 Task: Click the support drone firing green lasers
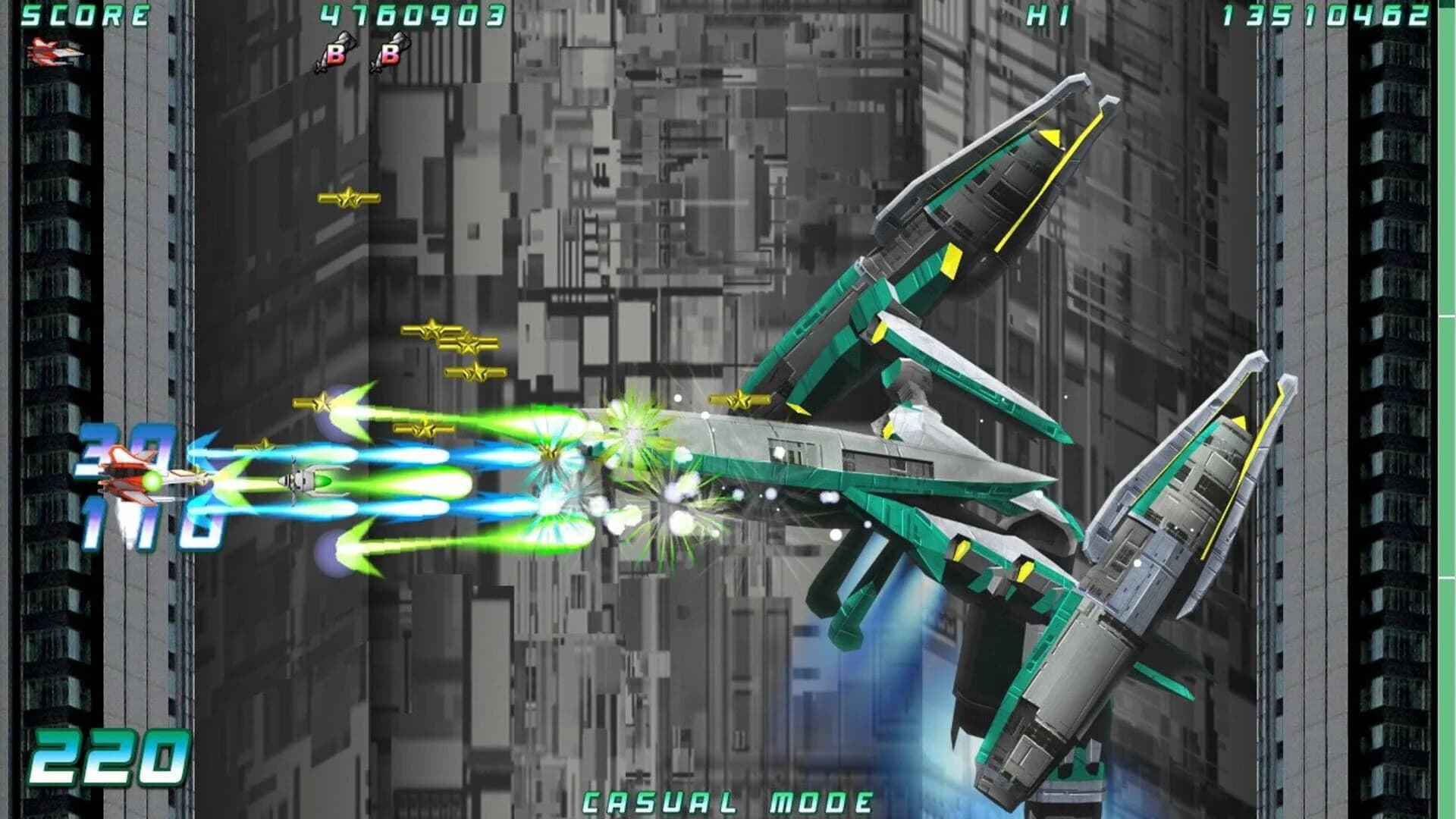[x=303, y=482]
